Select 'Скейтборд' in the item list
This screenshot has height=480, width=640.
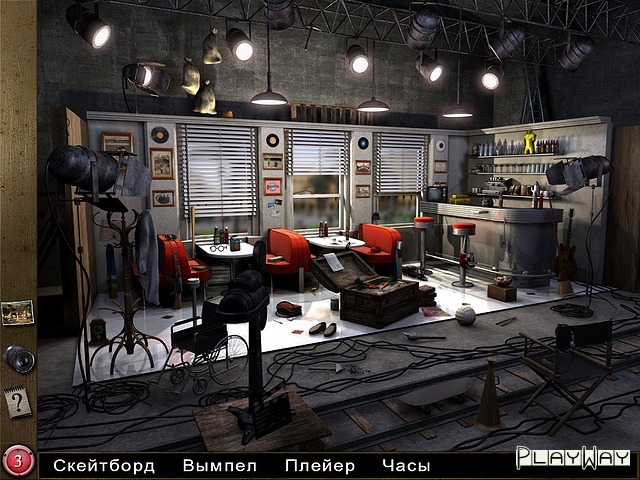[x=105, y=465]
